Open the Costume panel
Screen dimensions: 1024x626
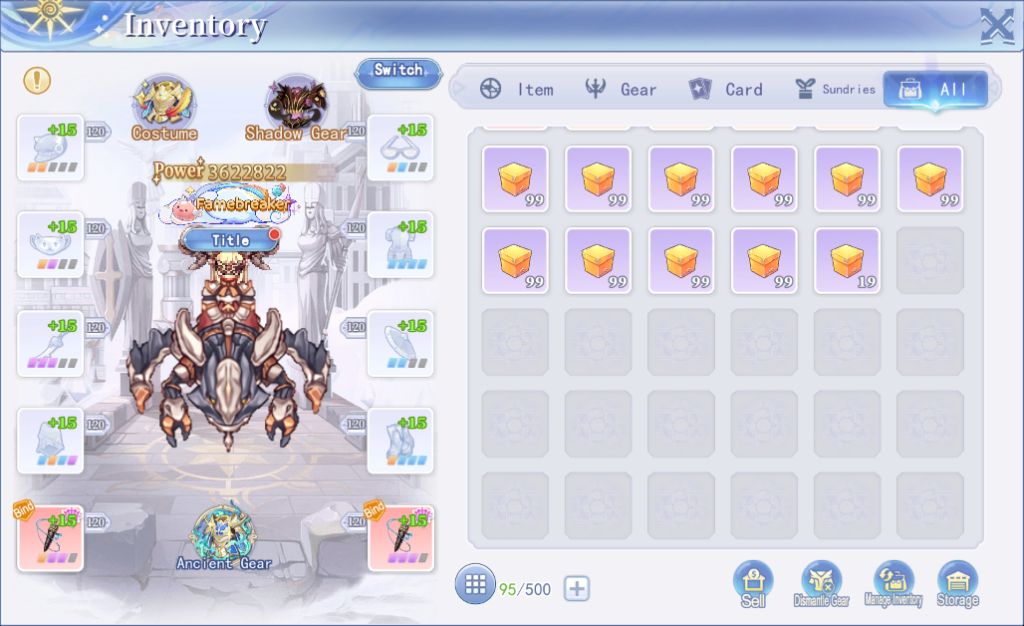point(164,105)
